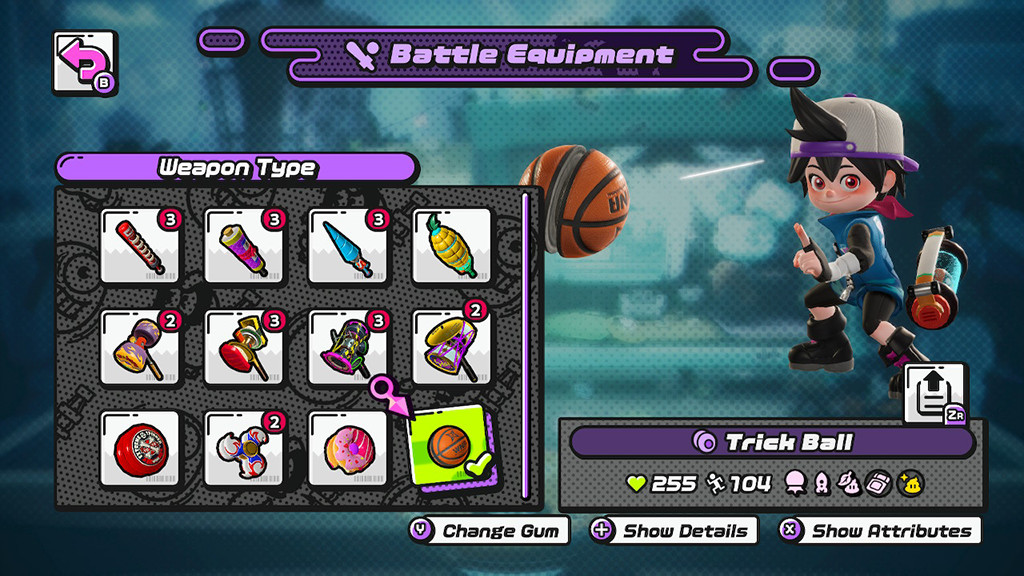
Task: Open Show Details
Action: tap(673, 531)
